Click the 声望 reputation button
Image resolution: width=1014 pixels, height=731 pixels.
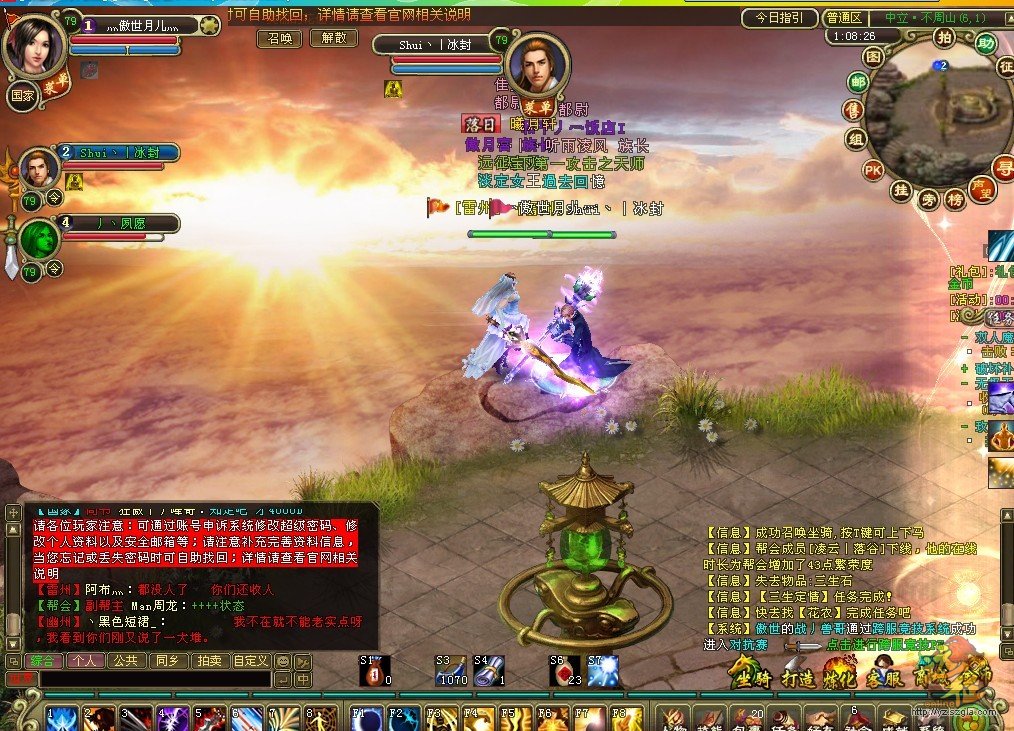point(982,188)
